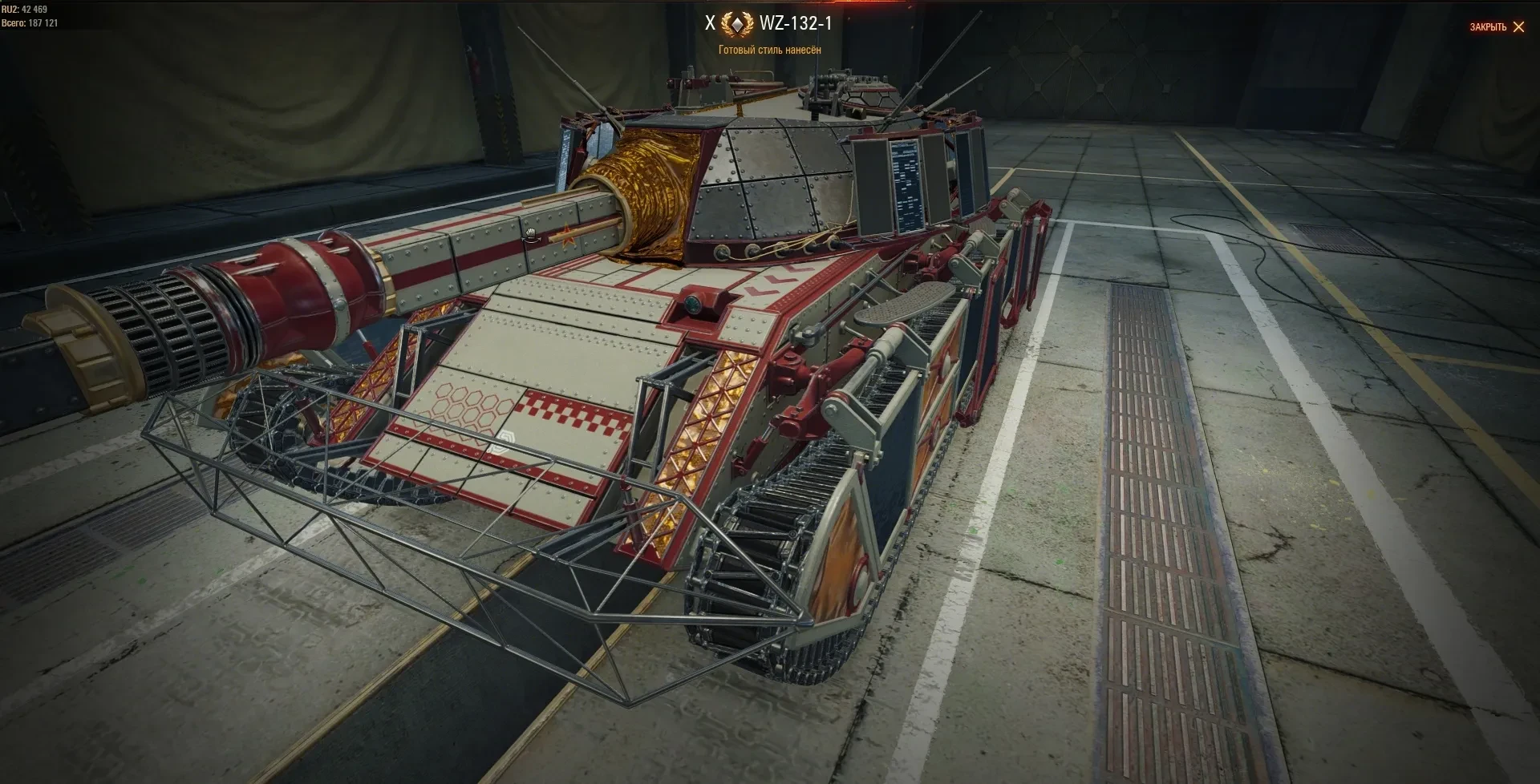
Task: Close the style preview with ЗАКРЫТЬ
Action: 1497,27
